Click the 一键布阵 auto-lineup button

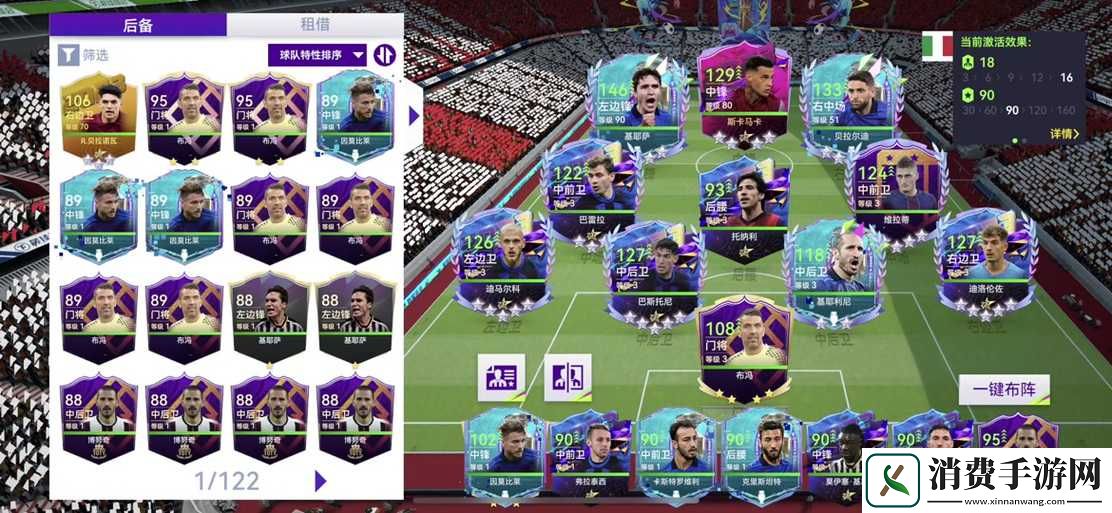(x=1004, y=390)
